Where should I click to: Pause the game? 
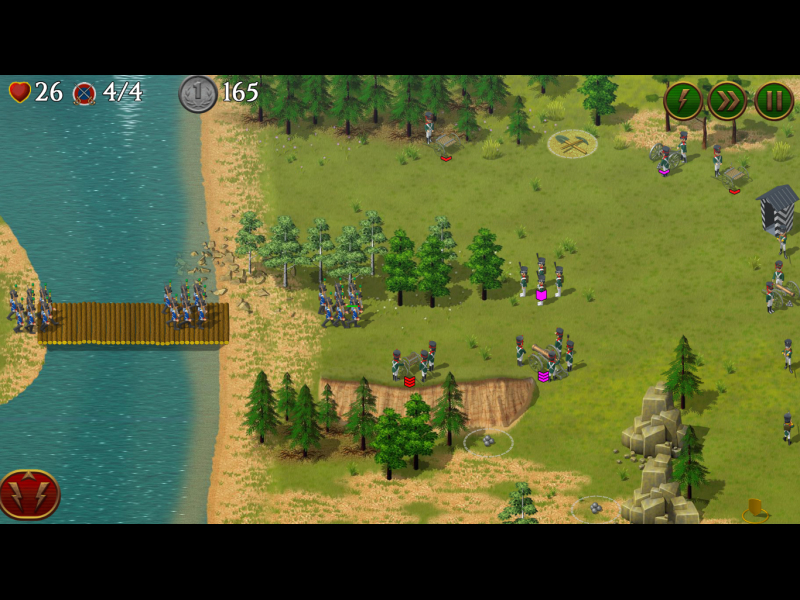pos(773,101)
